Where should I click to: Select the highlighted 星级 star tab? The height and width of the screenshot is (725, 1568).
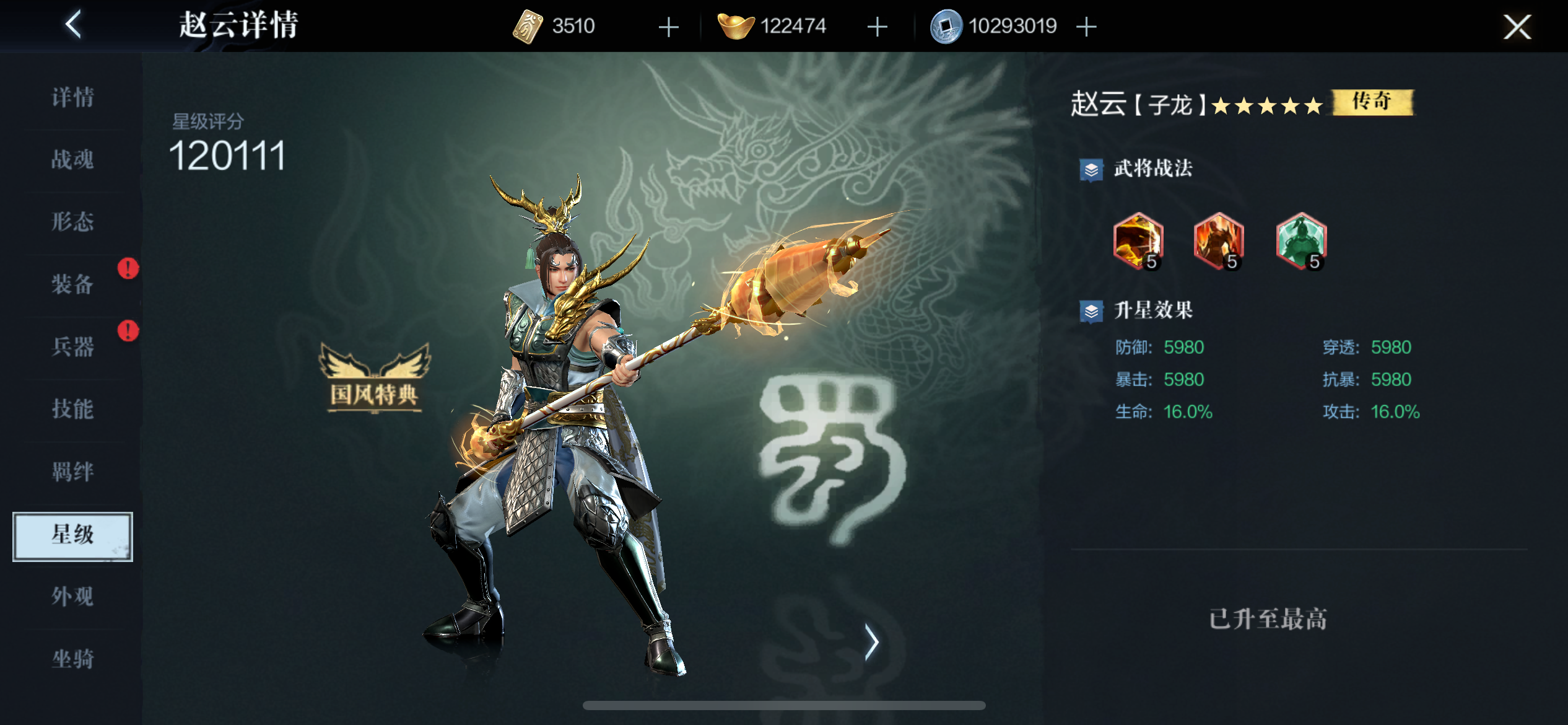pyautogui.click(x=73, y=535)
